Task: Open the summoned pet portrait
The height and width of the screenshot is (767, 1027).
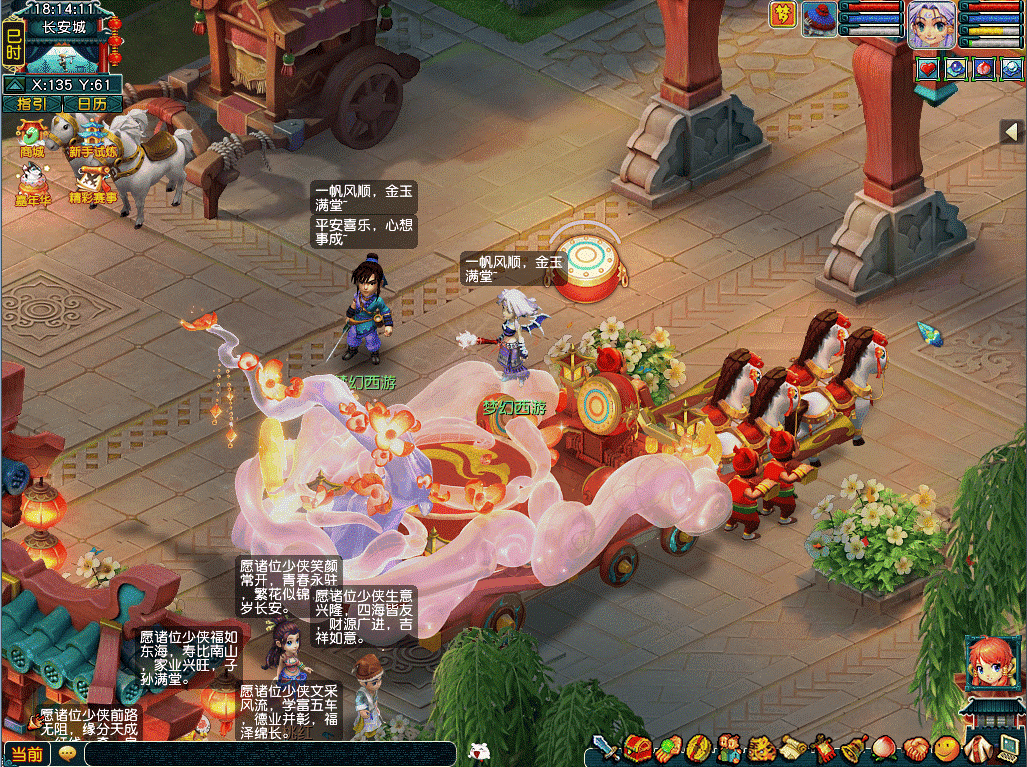Action: click(x=819, y=20)
